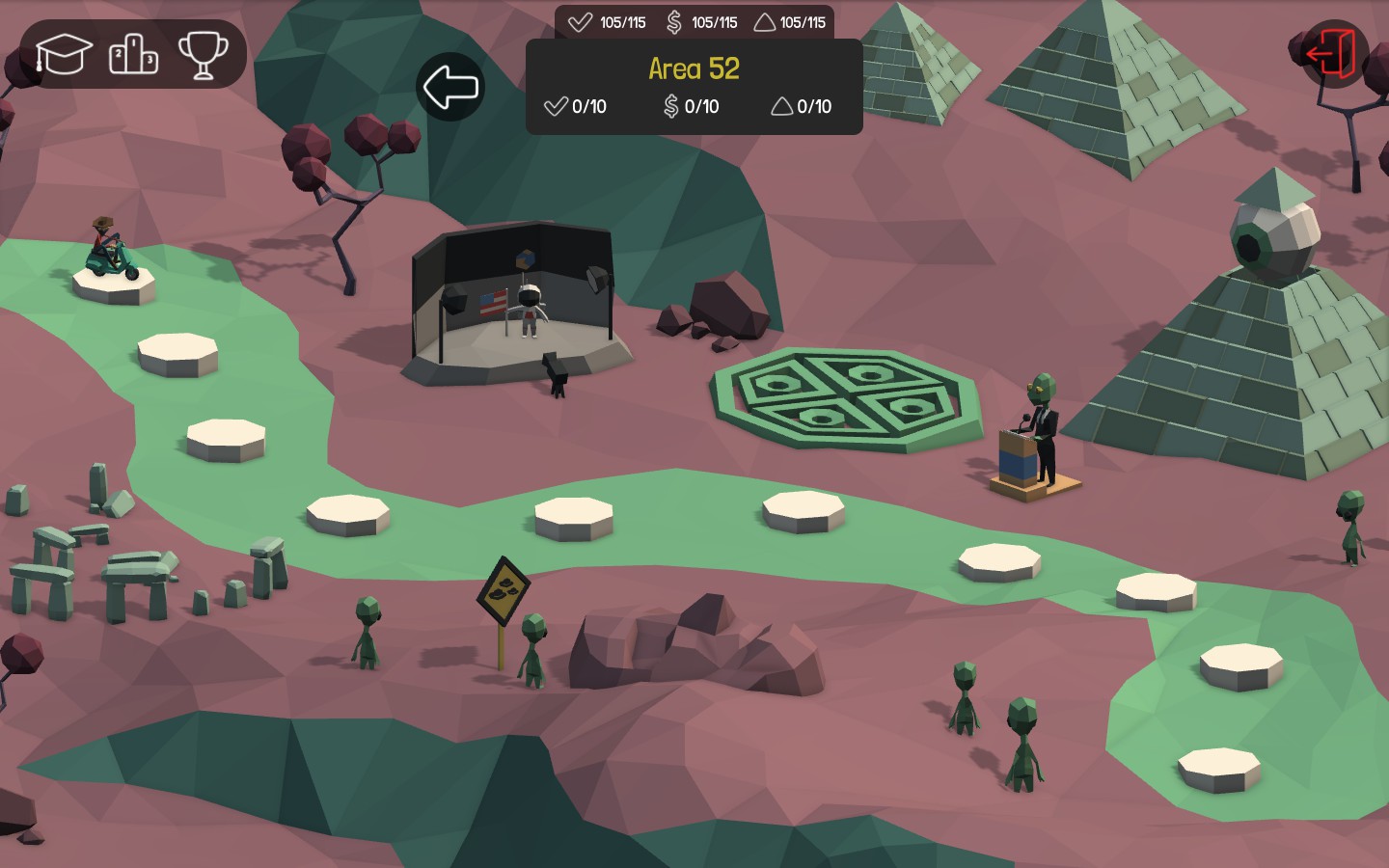Click the yellow UFO crossing warning sign
The width and height of the screenshot is (1389, 868).
click(503, 588)
